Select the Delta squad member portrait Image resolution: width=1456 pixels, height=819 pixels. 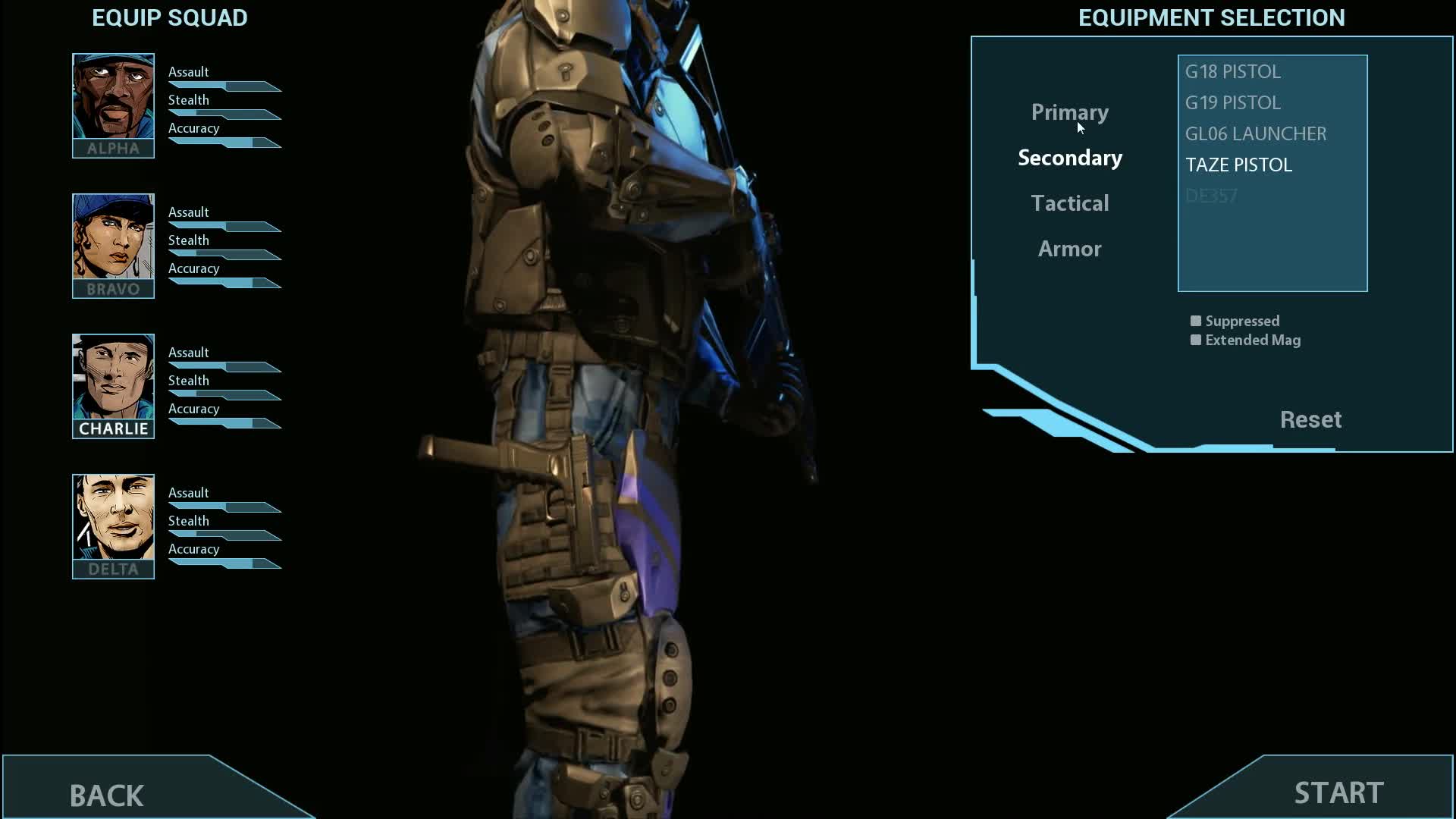113,526
